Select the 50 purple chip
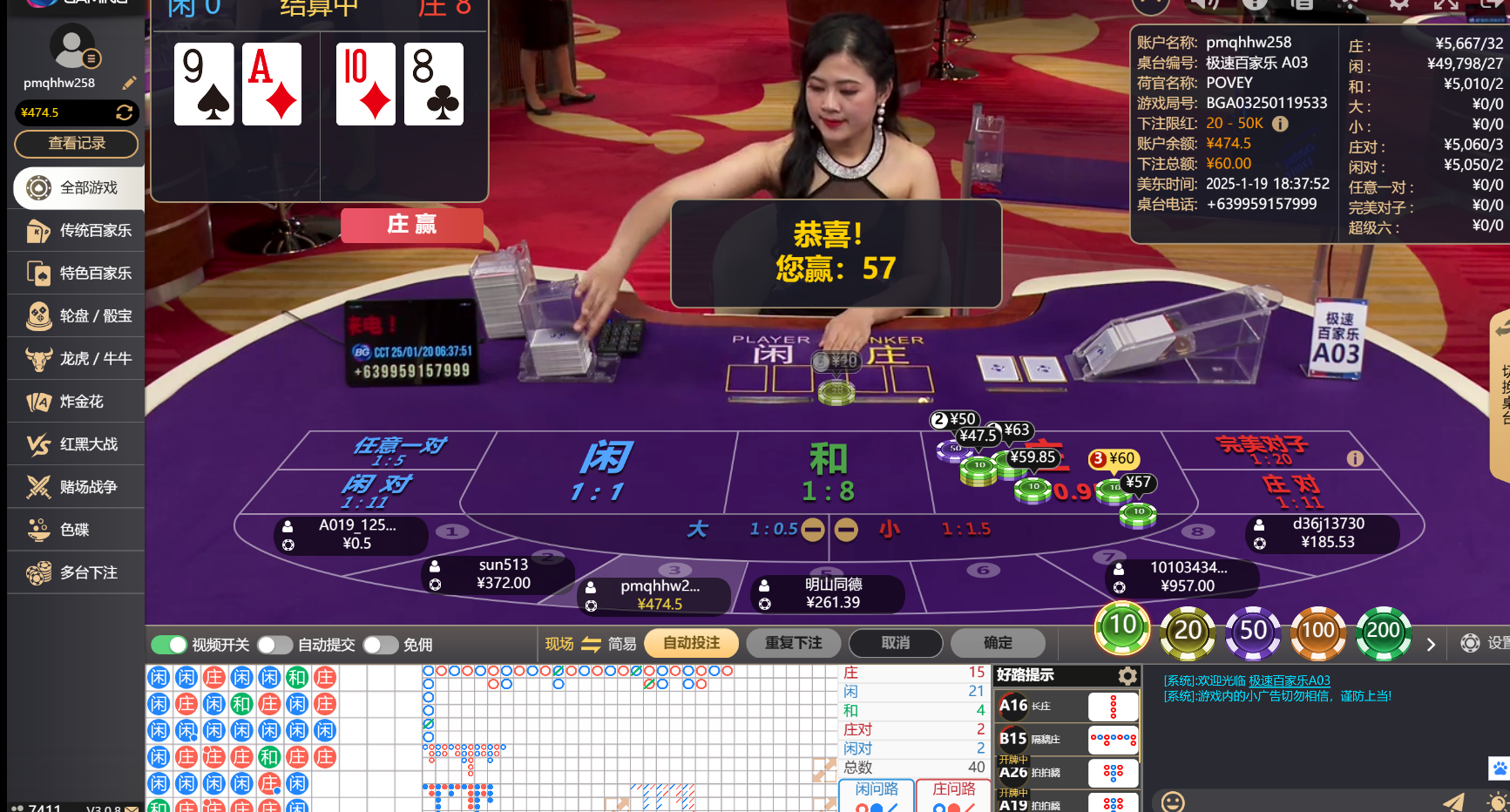The height and width of the screenshot is (812, 1510). 1253,631
